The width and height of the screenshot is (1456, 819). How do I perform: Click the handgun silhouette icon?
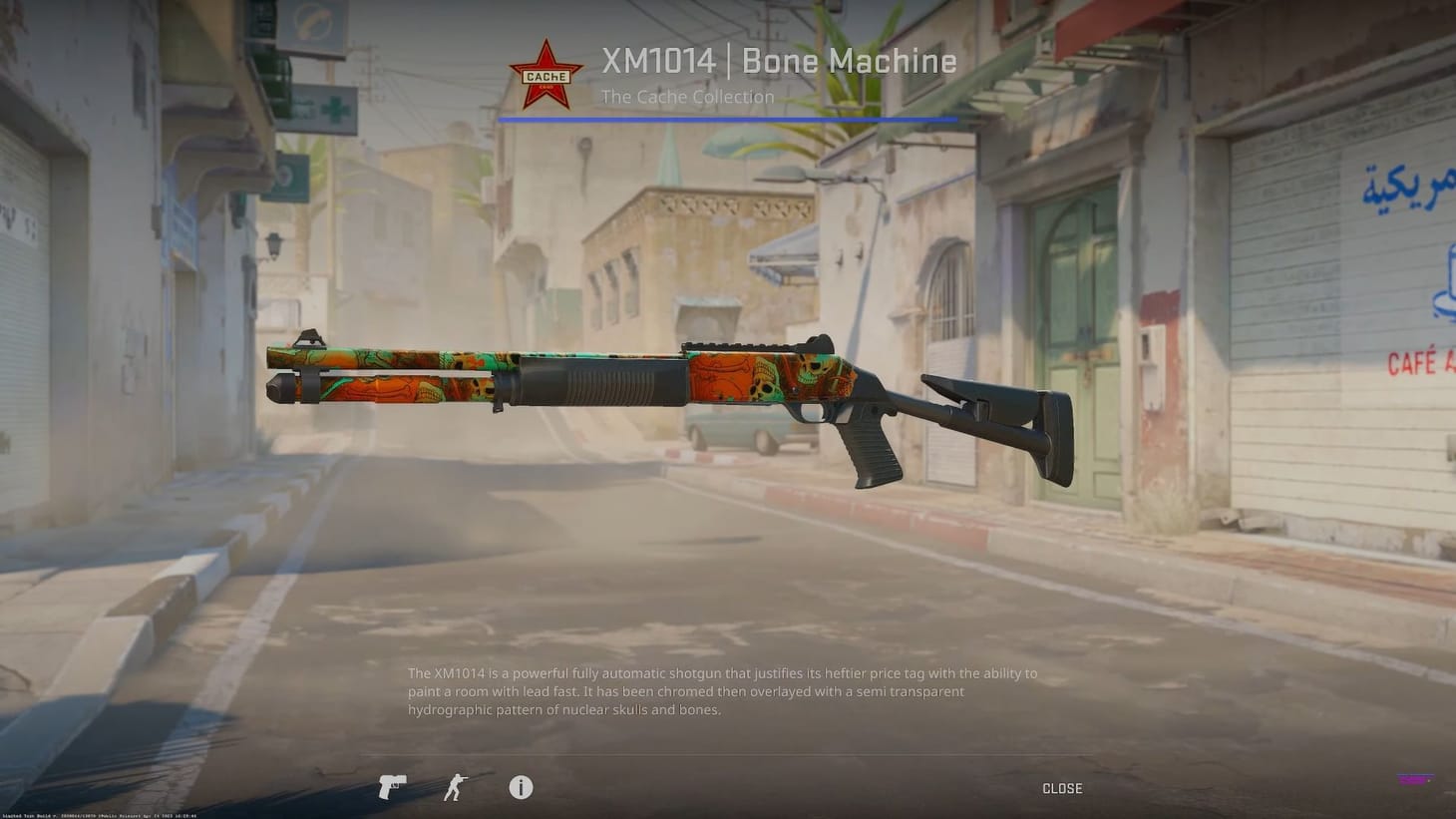[391, 787]
